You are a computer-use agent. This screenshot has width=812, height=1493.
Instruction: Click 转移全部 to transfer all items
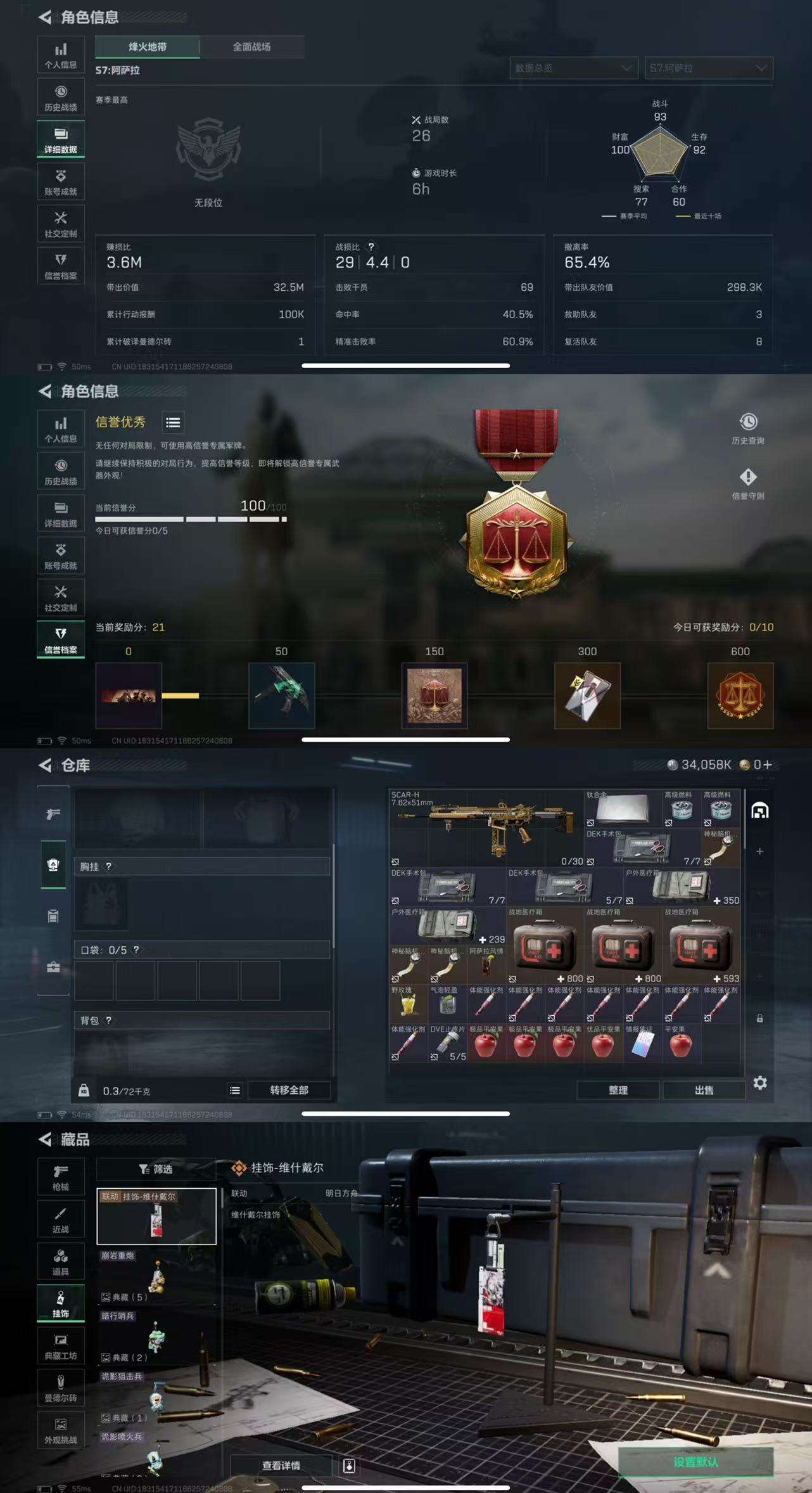click(x=291, y=1091)
